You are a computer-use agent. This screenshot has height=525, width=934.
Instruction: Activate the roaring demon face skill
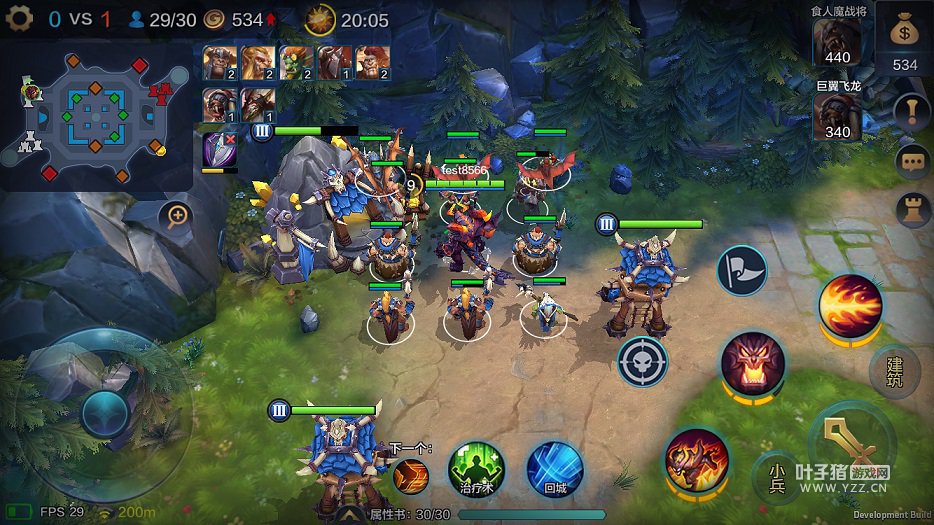(x=752, y=362)
